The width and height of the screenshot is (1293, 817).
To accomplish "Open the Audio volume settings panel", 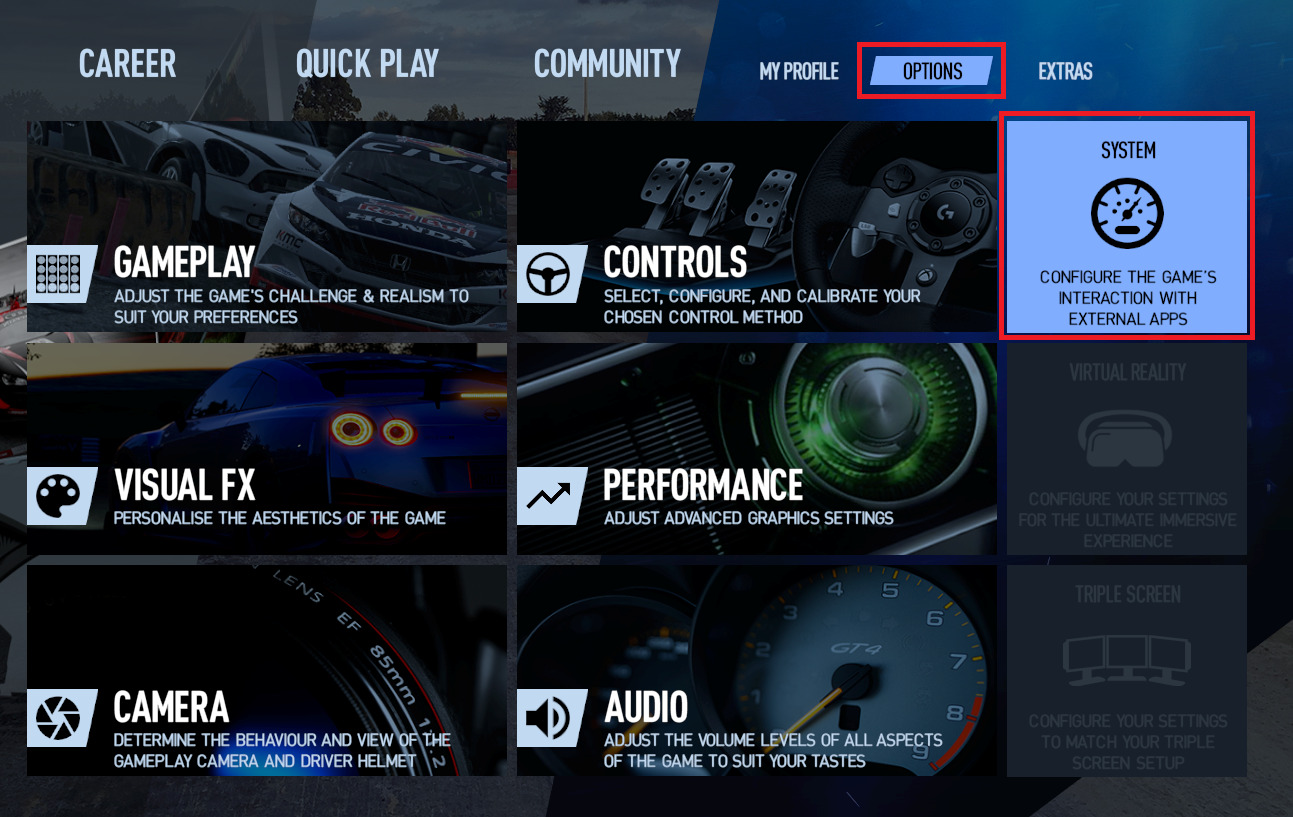I will [x=755, y=670].
